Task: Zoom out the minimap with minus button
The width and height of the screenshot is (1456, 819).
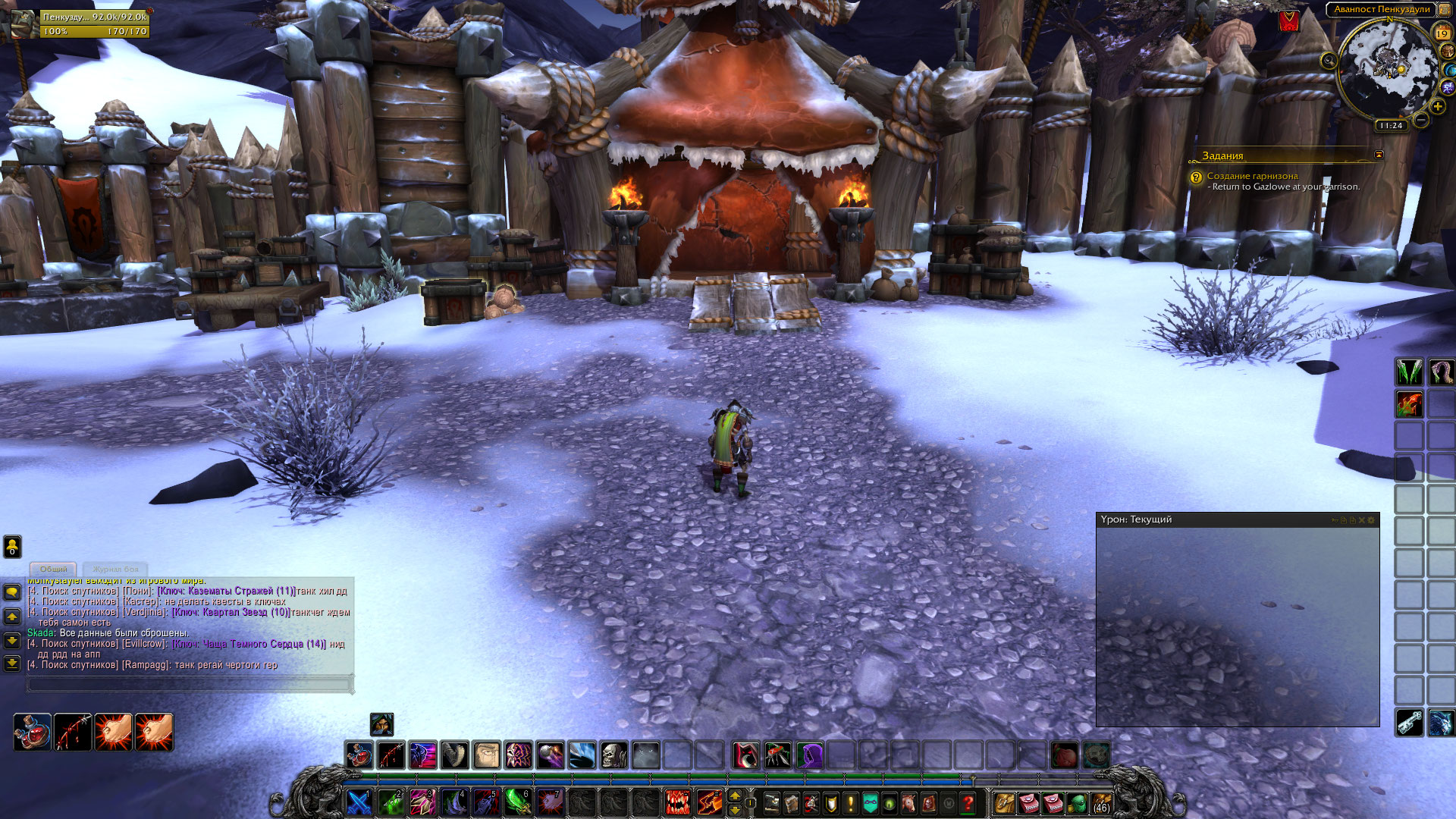Action: (x=1421, y=121)
